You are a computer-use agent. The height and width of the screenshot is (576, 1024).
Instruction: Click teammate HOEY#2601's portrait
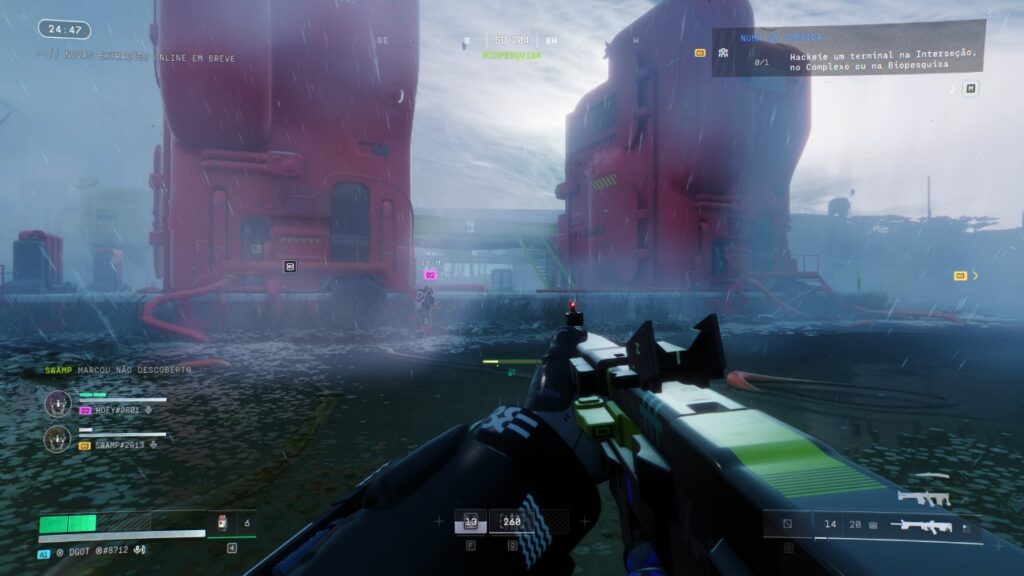coord(58,403)
